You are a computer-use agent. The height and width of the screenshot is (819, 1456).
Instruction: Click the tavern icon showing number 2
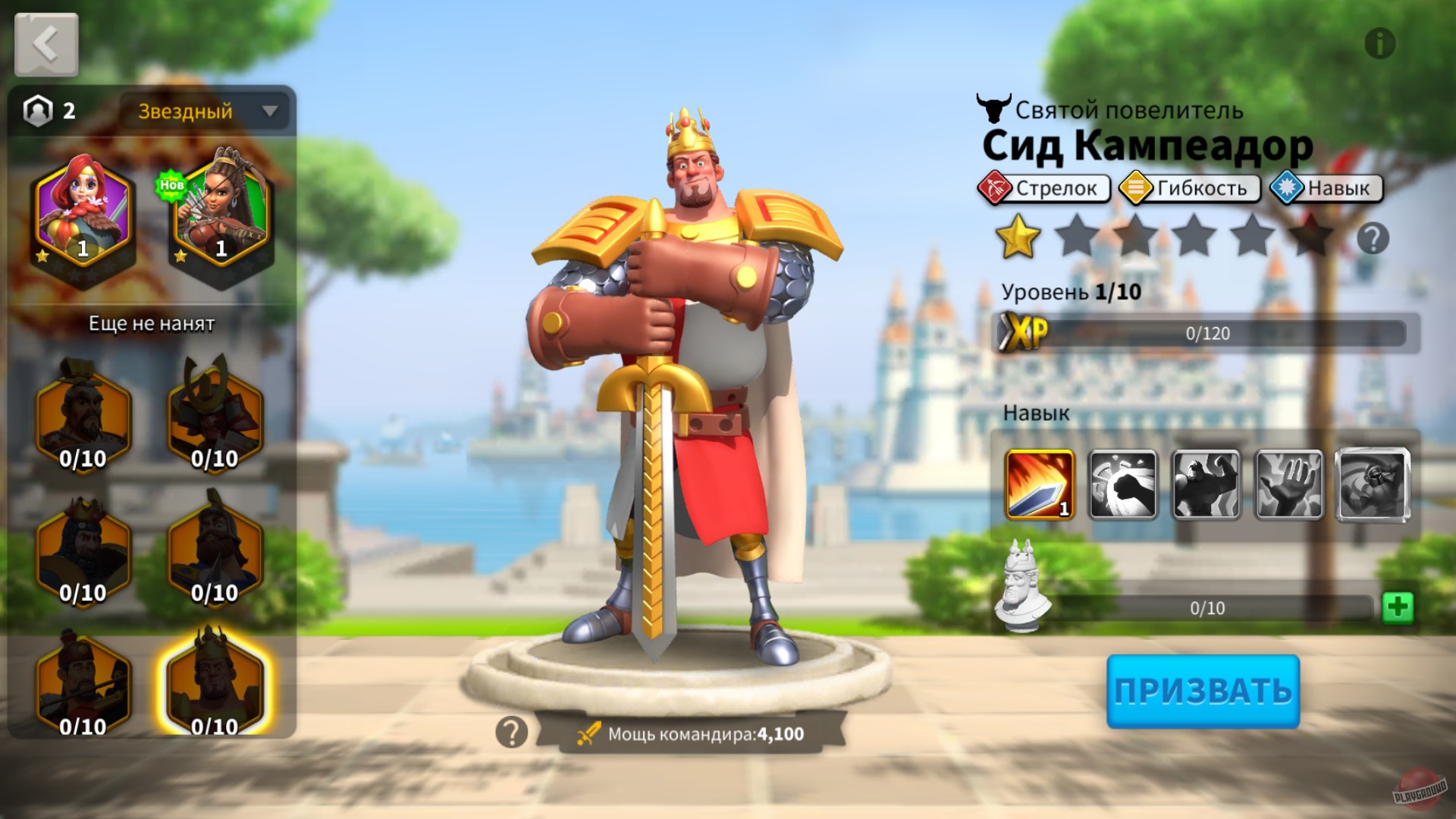[38, 111]
